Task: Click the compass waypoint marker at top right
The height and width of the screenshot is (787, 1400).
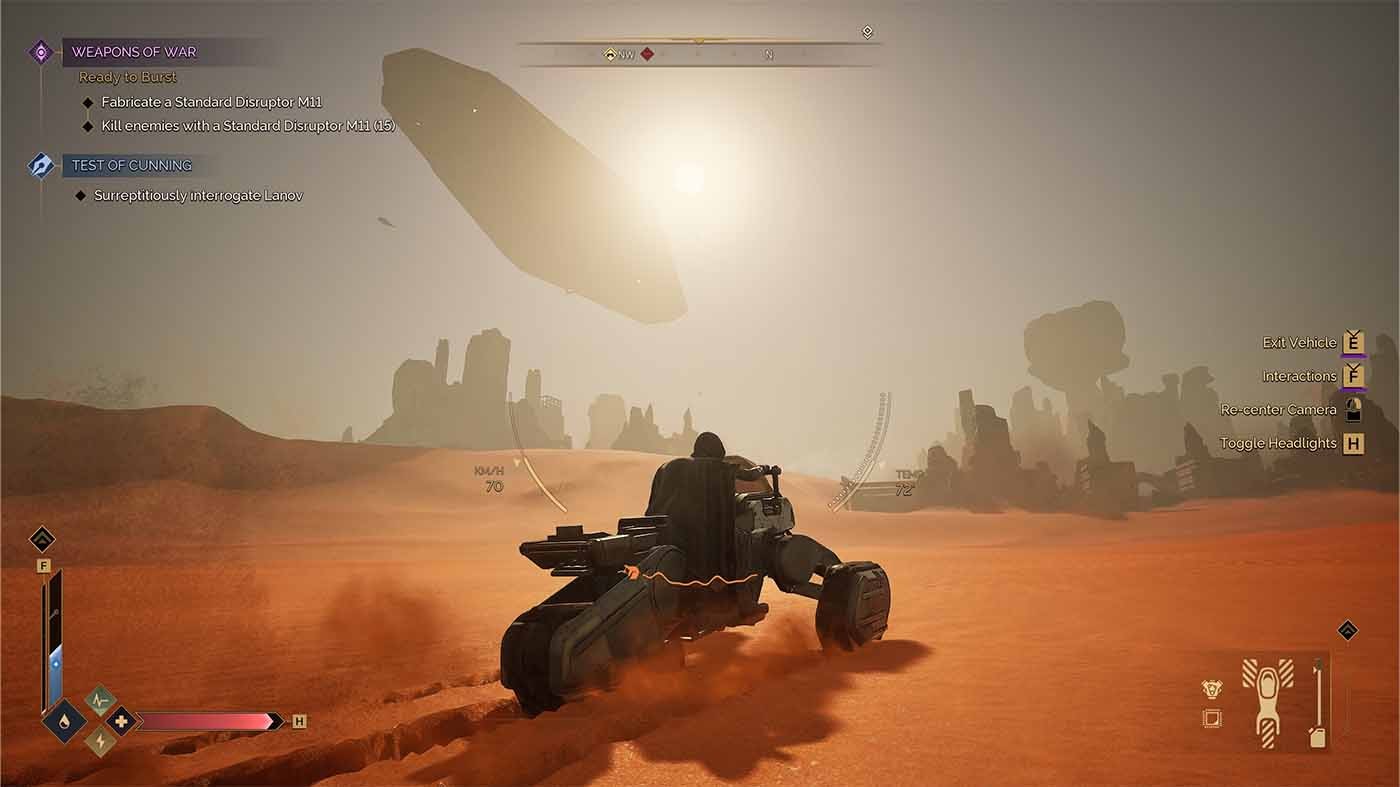Action: (x=866, y=31)
